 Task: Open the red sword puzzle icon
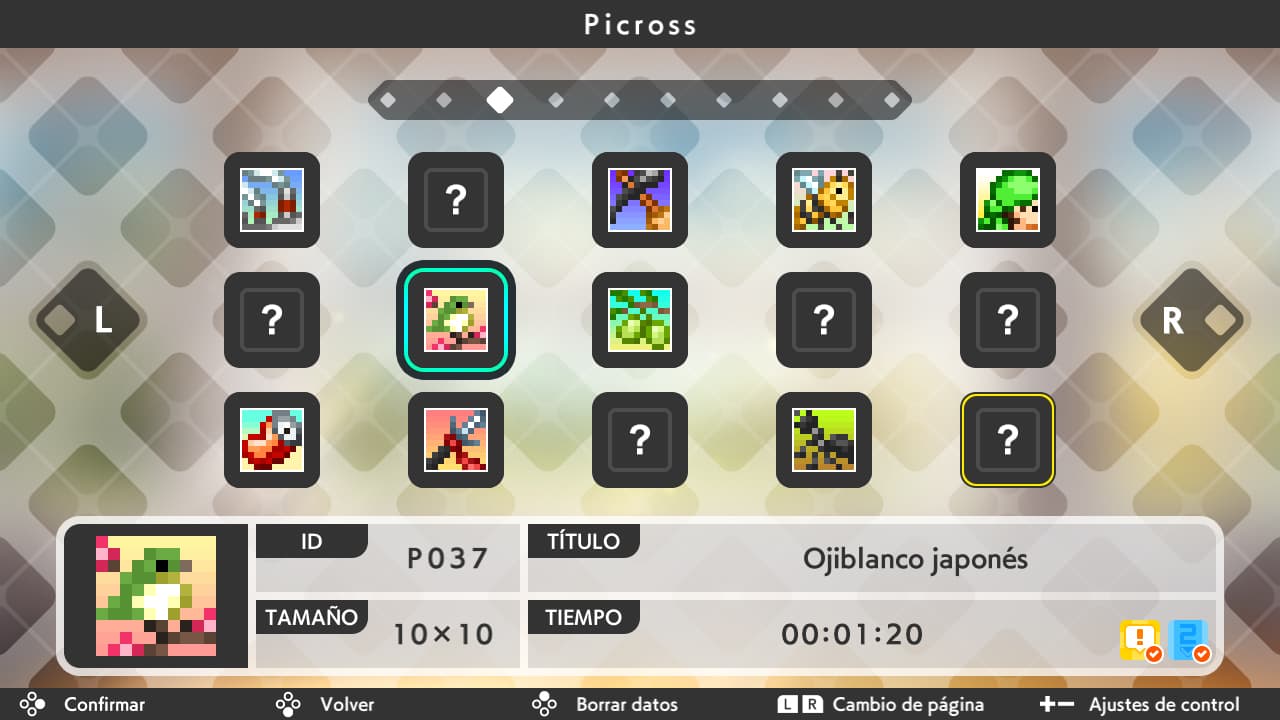(x=455, y=439)
